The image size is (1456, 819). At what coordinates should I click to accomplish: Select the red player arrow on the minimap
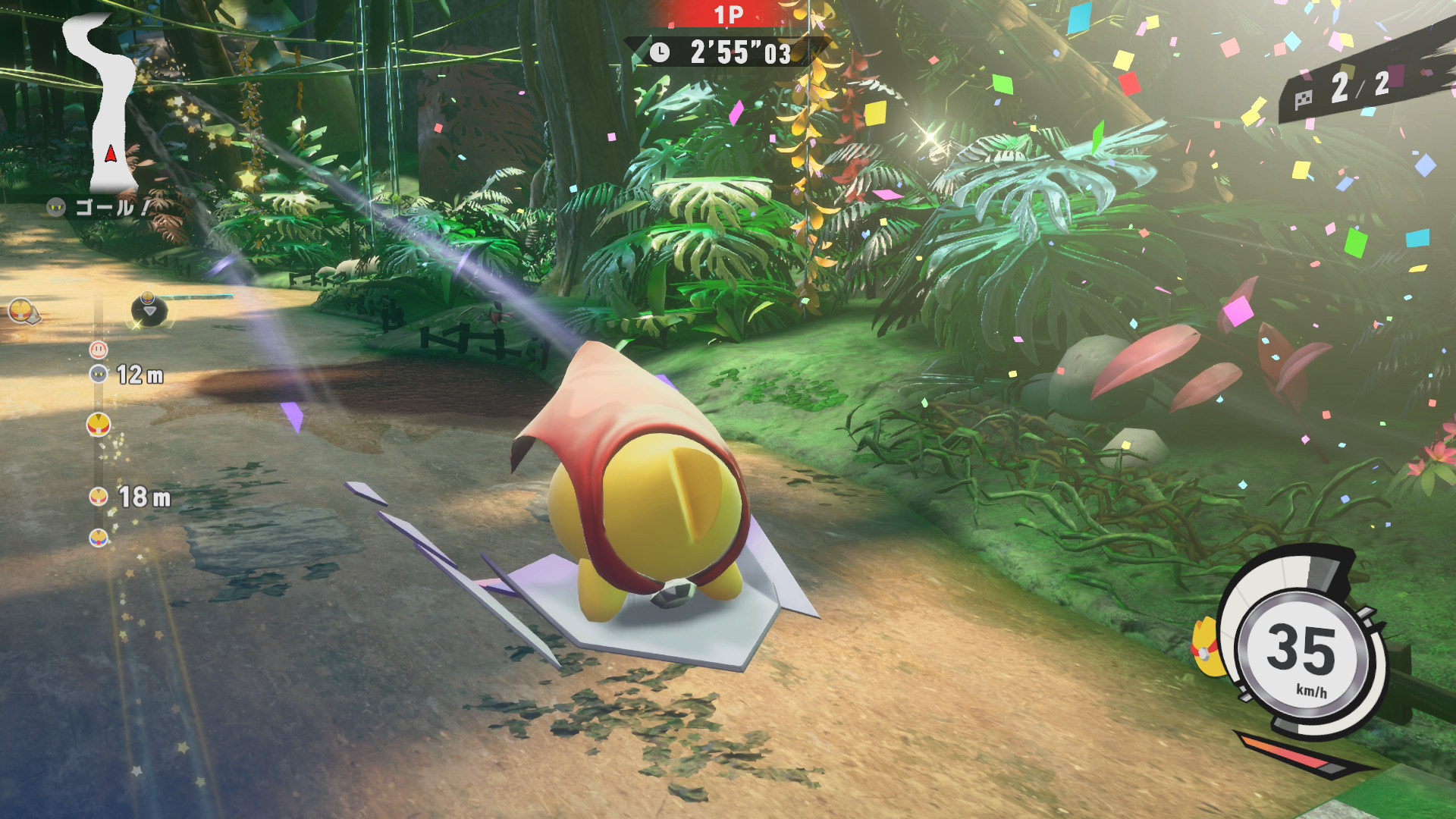111,154
